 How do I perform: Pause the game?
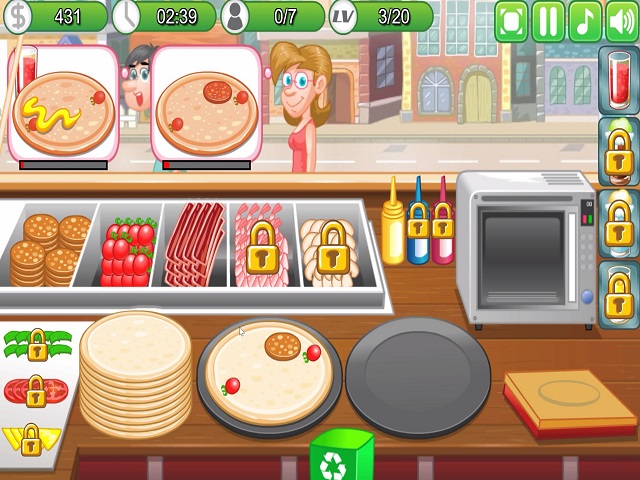(548, 21)
